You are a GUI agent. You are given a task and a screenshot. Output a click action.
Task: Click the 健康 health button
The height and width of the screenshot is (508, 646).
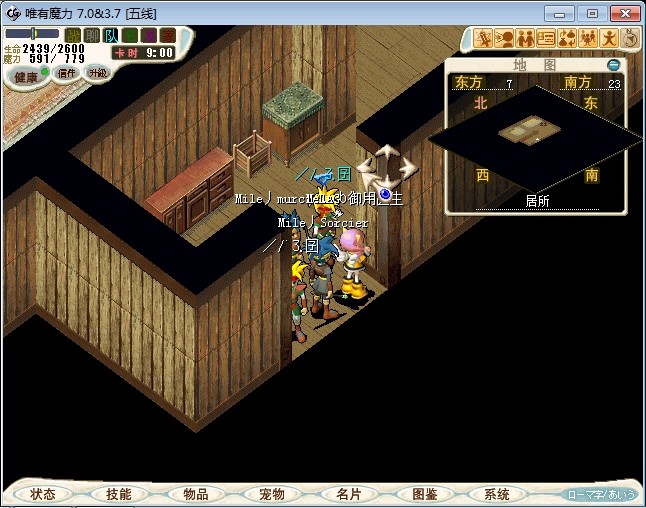pyautogui.click(x=27, y=77)
